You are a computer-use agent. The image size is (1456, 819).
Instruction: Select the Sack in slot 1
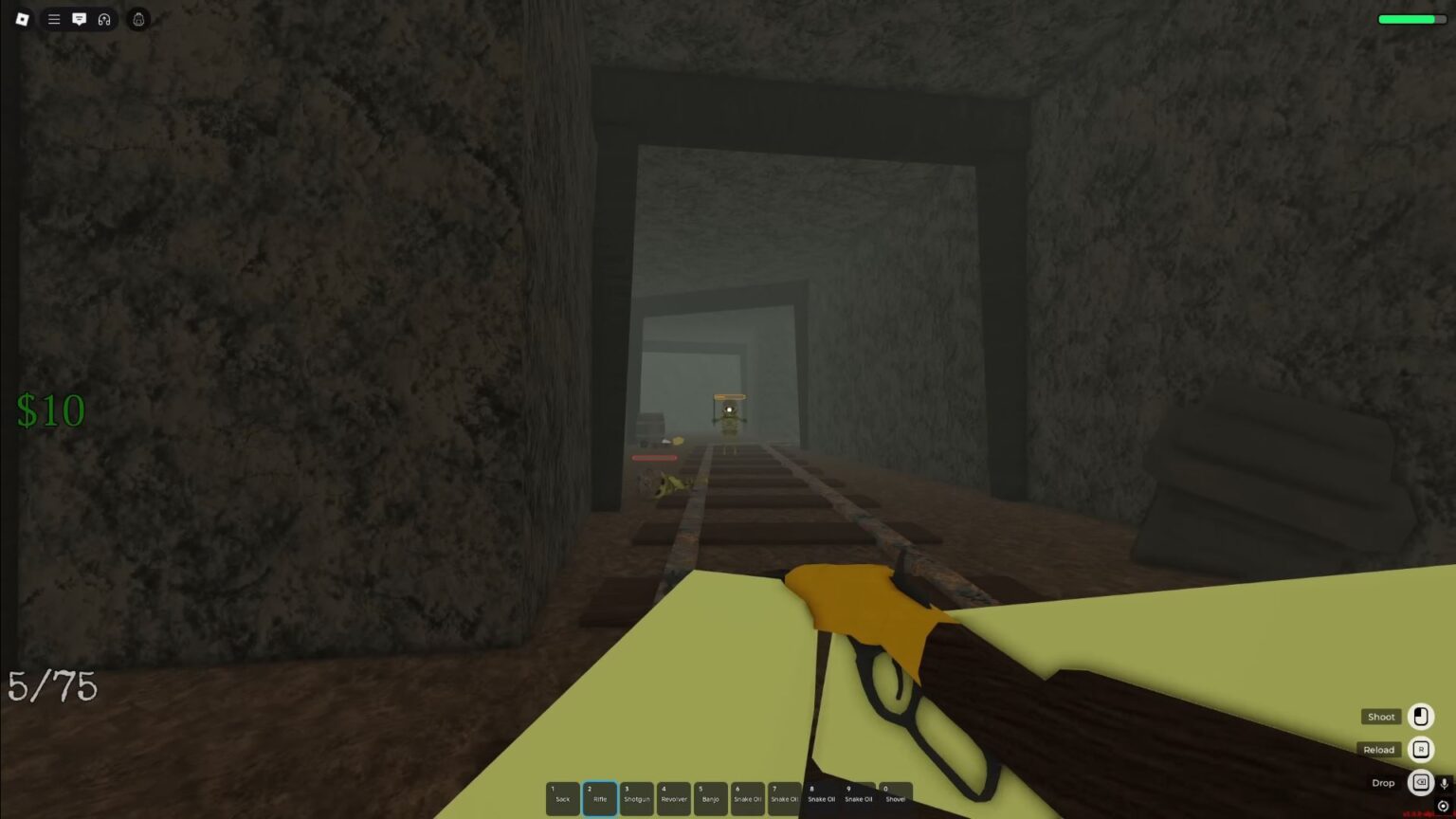(563, 798)
